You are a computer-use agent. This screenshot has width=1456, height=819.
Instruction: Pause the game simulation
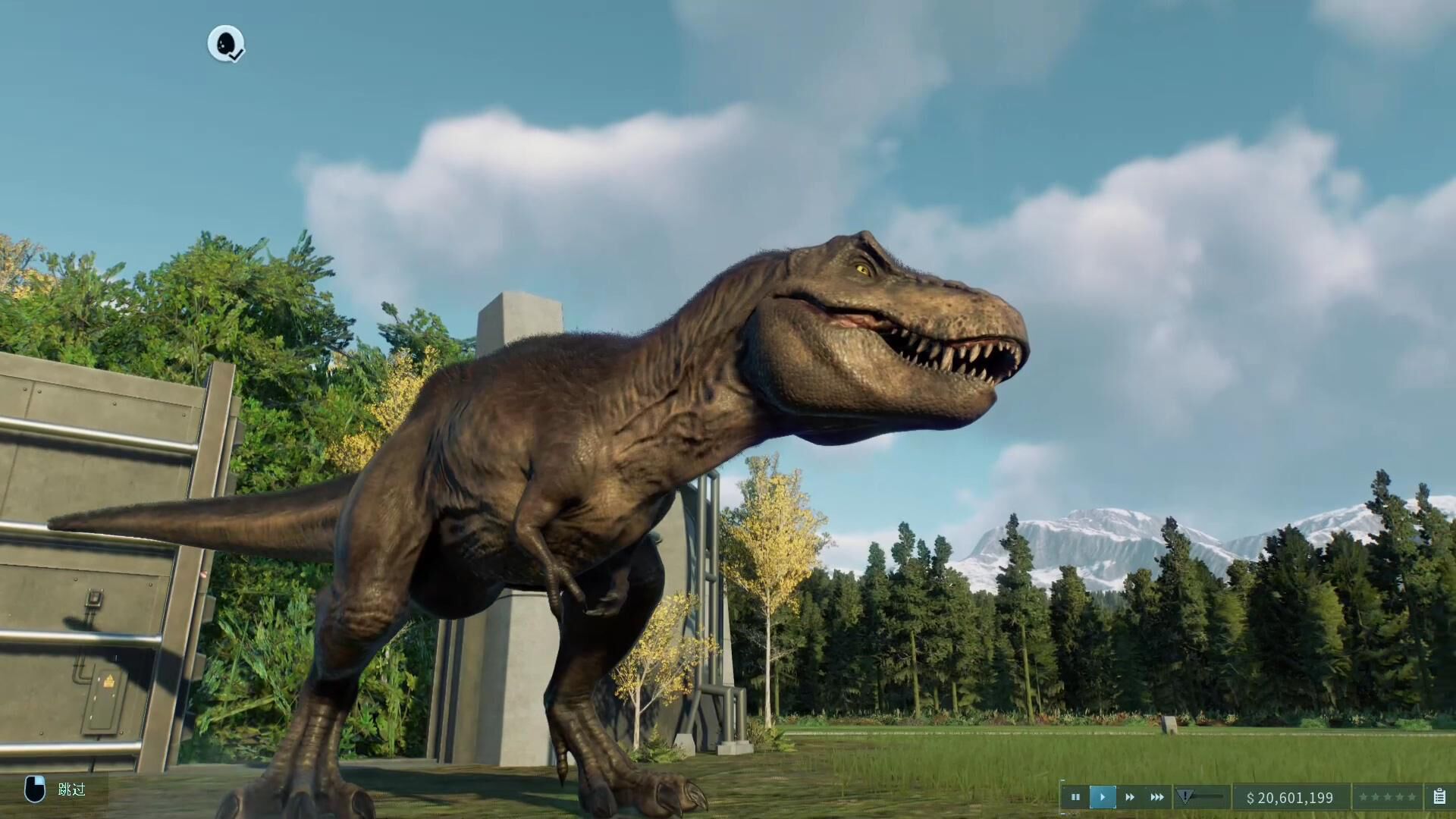pyautogui.click(x=1075, y=797)
